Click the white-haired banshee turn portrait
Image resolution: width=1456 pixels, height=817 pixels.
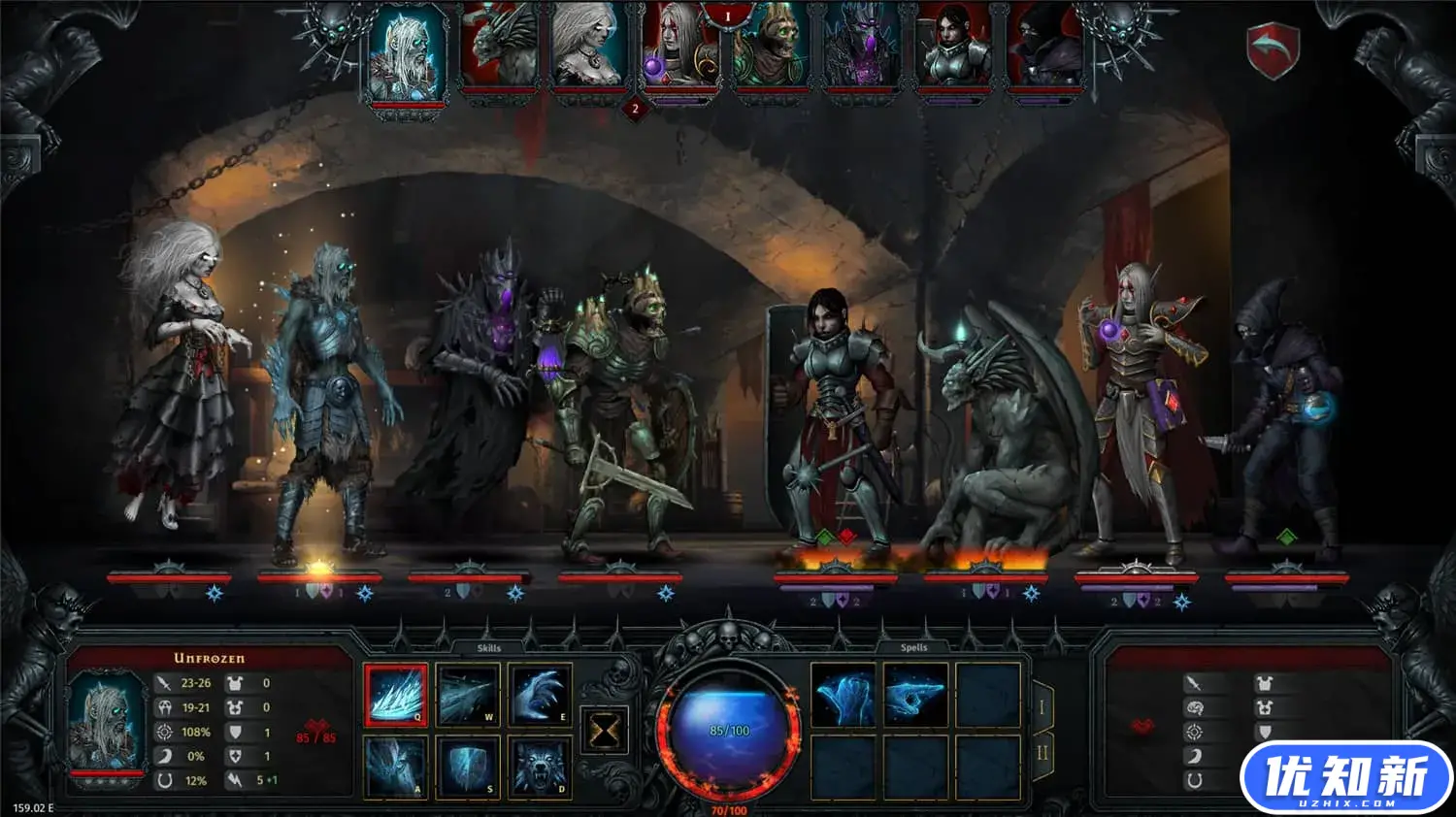tap(588, 49)
